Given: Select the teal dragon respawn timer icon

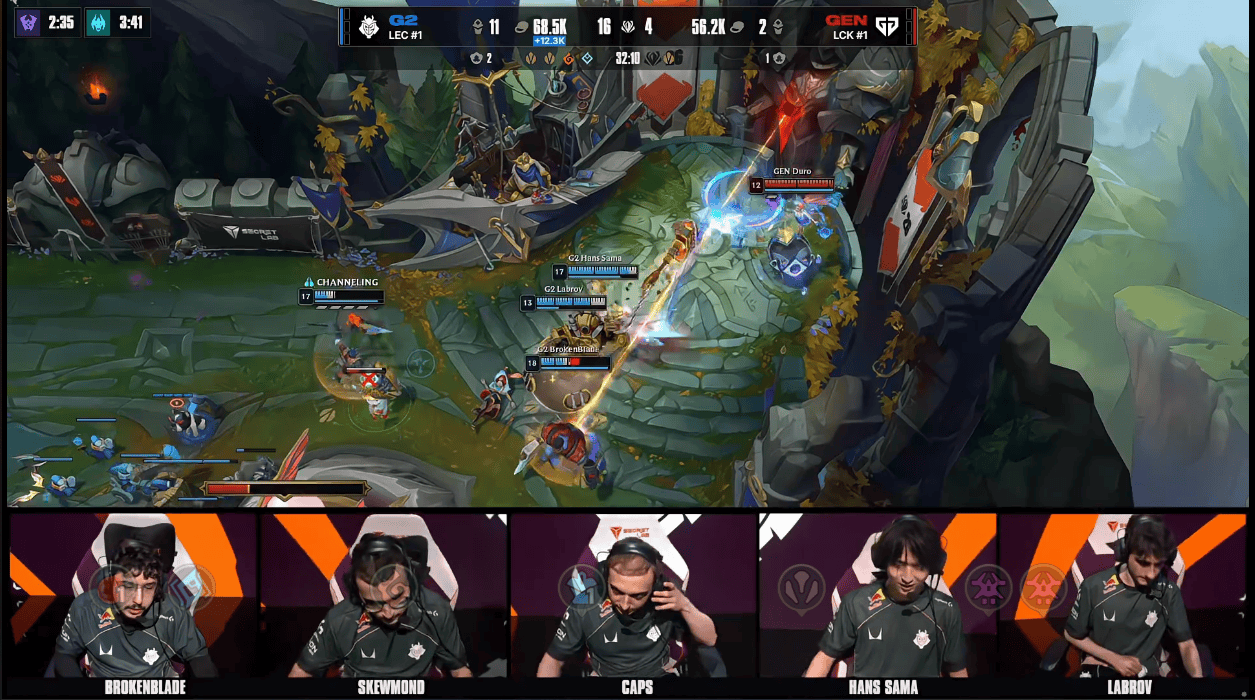Looking at the screenshot, I should click(98, 23).
